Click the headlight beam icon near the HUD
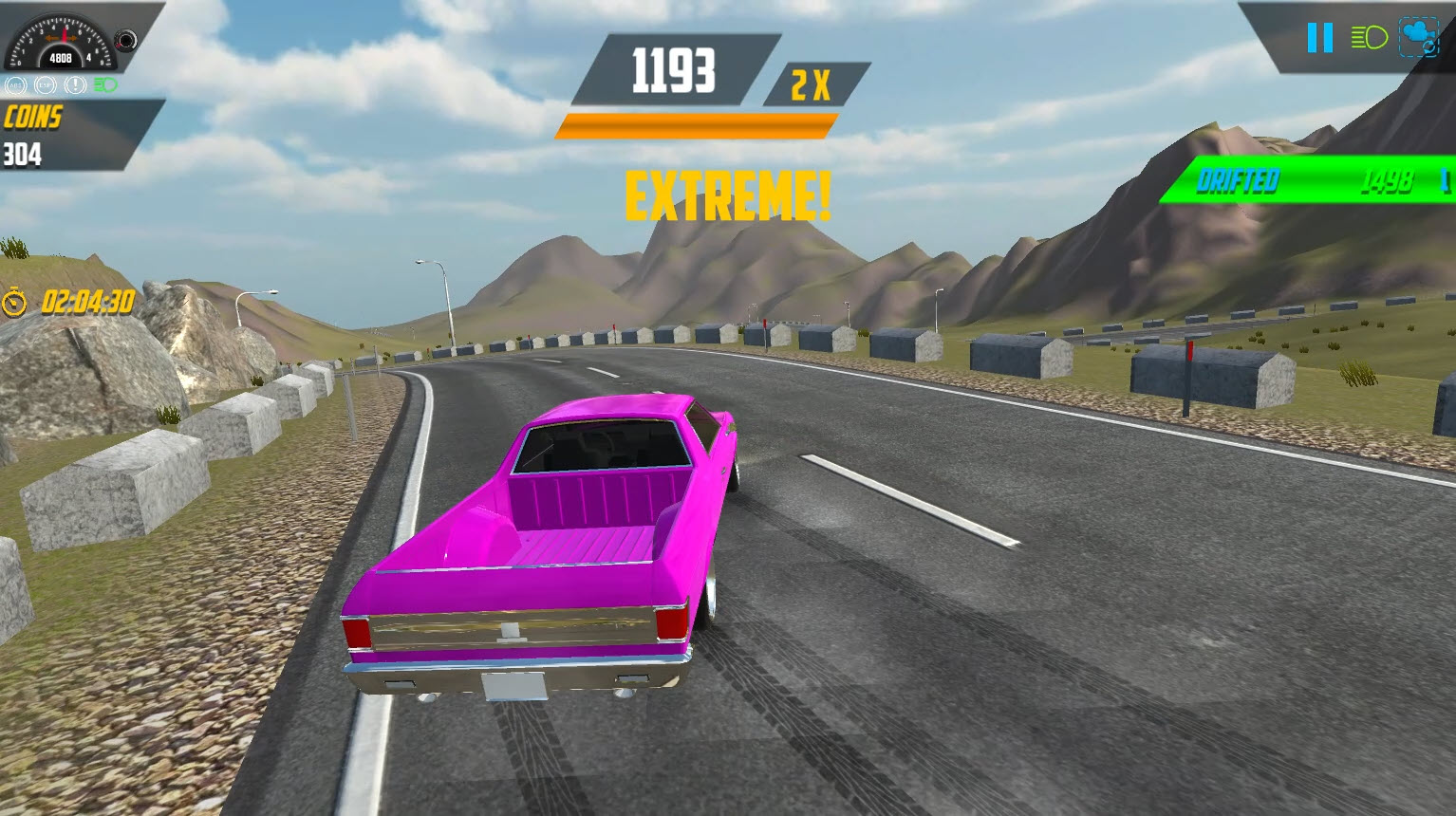1456x816 pixels. (x=1369, y=38)
